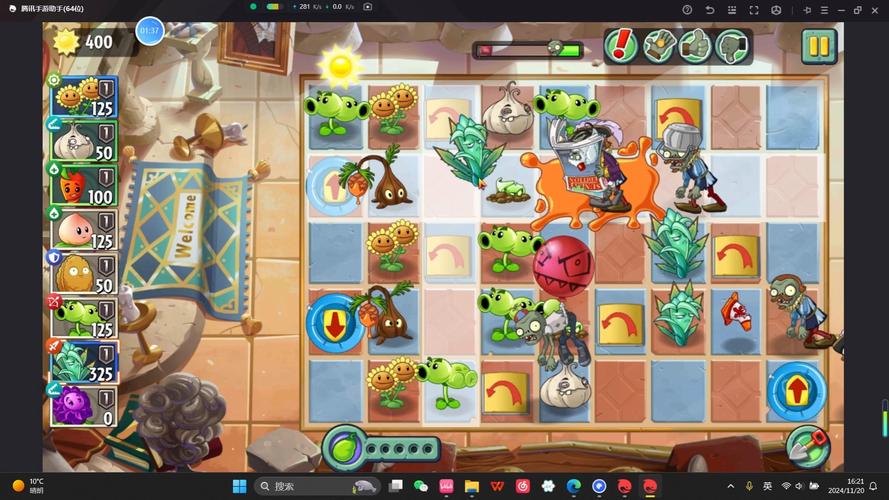Pause the game with the yellow pause button

pos(818,45)
